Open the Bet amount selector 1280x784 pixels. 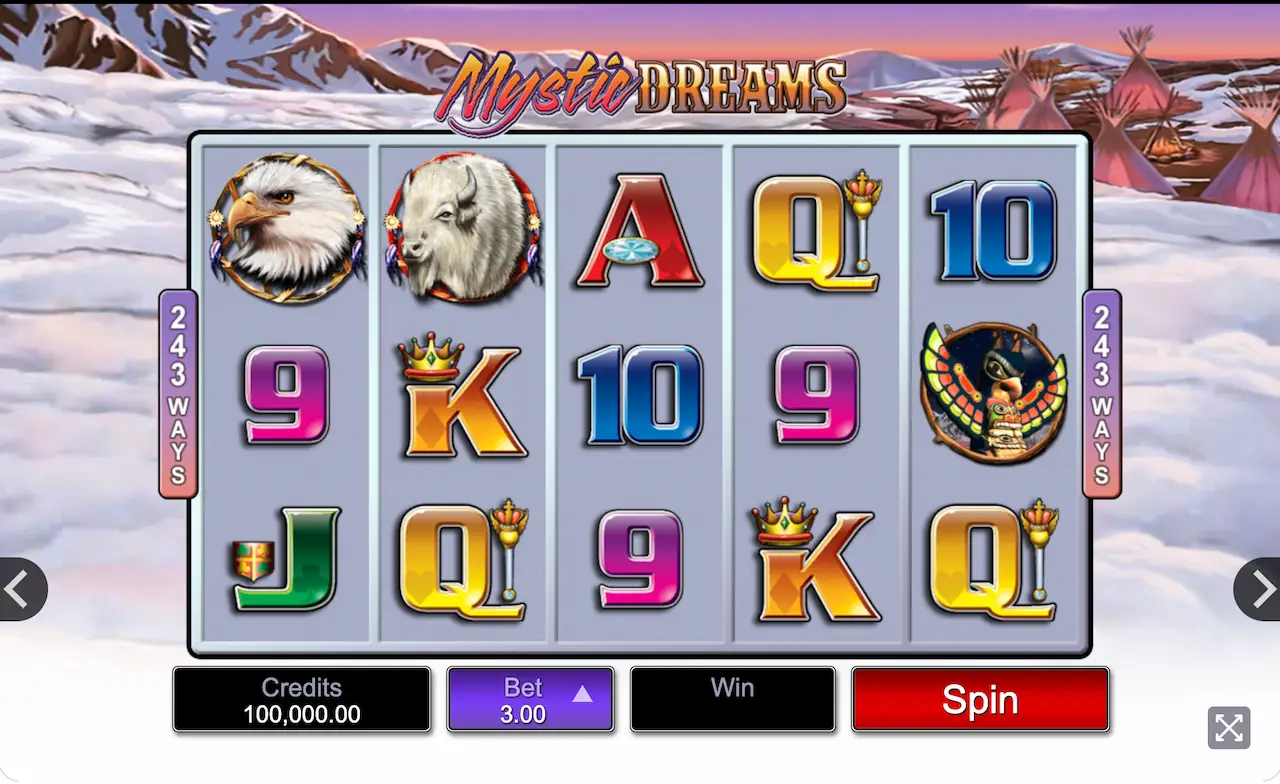(x=530, y=700)
